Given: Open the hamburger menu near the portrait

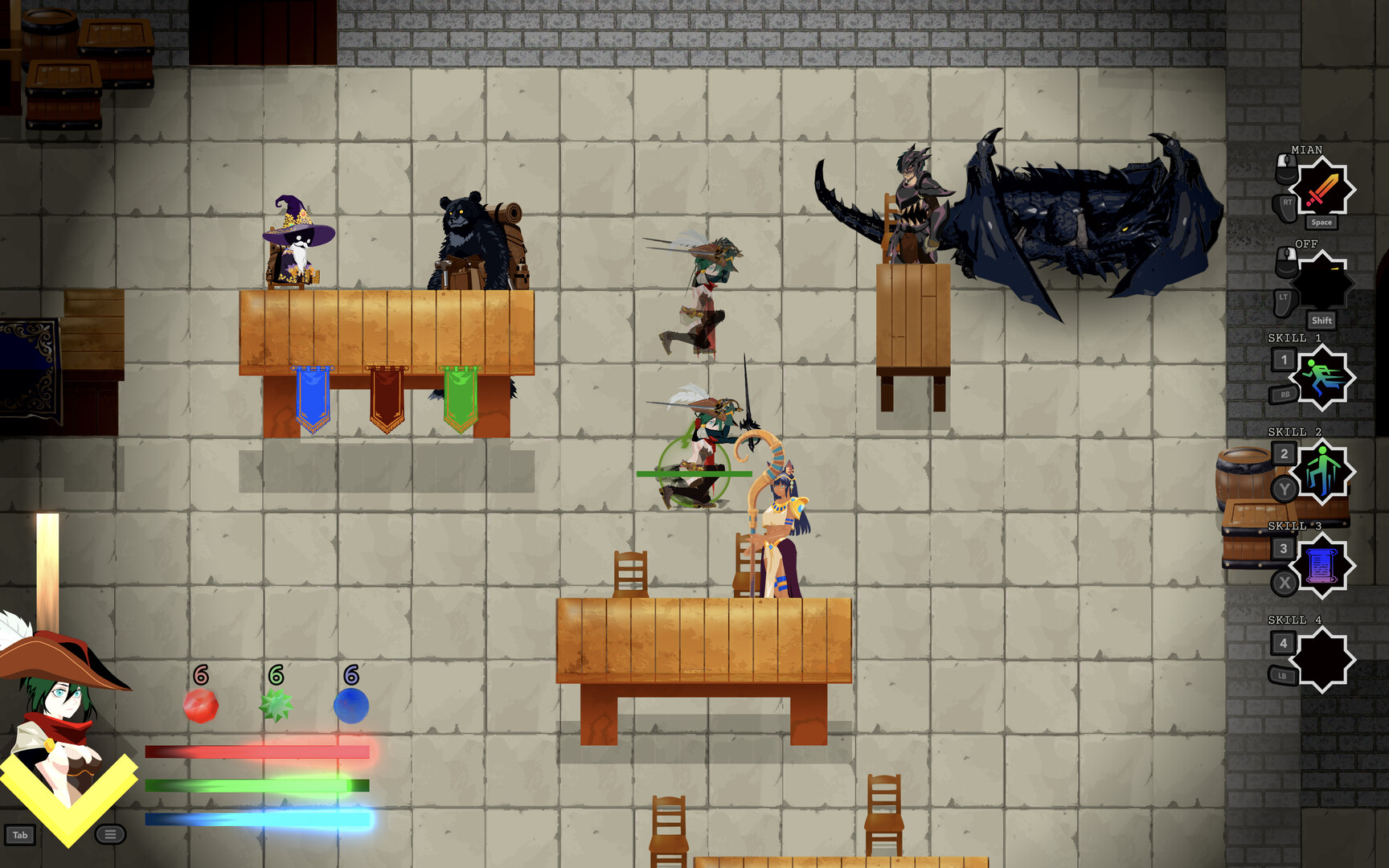Looking at the screenshot, I should [x=109, y=835].
